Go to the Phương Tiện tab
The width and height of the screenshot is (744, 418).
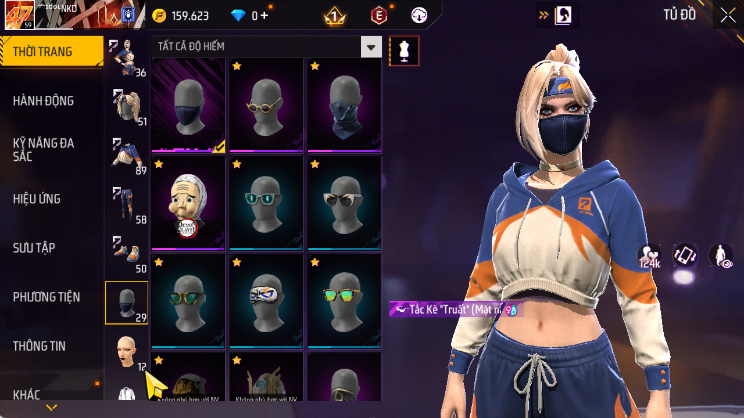pyautogui.click(x=45, y=297)
